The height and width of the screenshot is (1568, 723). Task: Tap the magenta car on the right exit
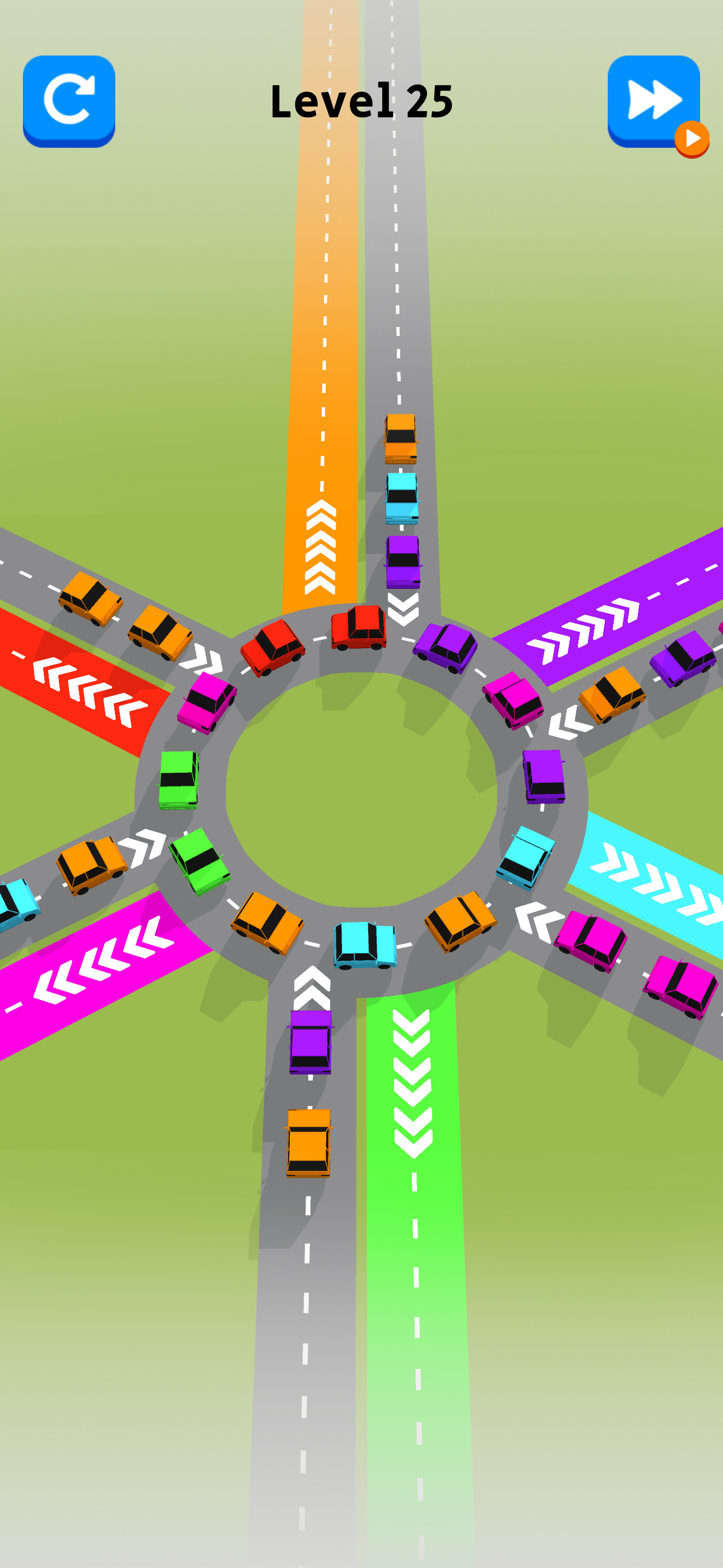(x=591, y=938)
